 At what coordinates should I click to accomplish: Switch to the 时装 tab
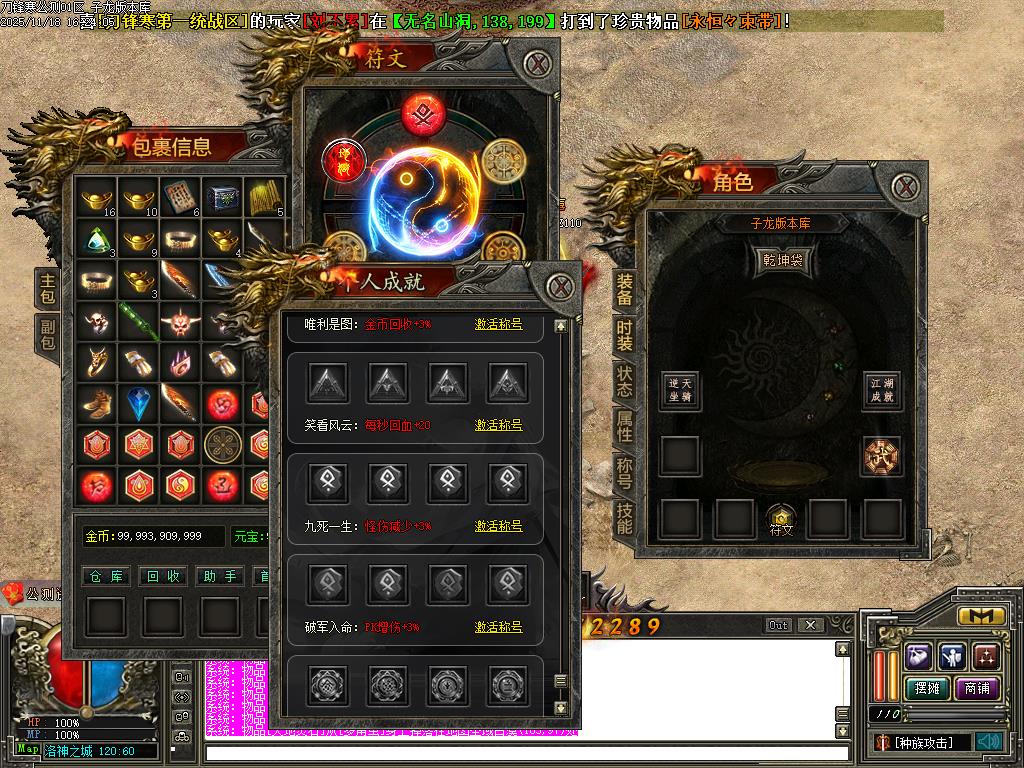click(x=624, y=336)
